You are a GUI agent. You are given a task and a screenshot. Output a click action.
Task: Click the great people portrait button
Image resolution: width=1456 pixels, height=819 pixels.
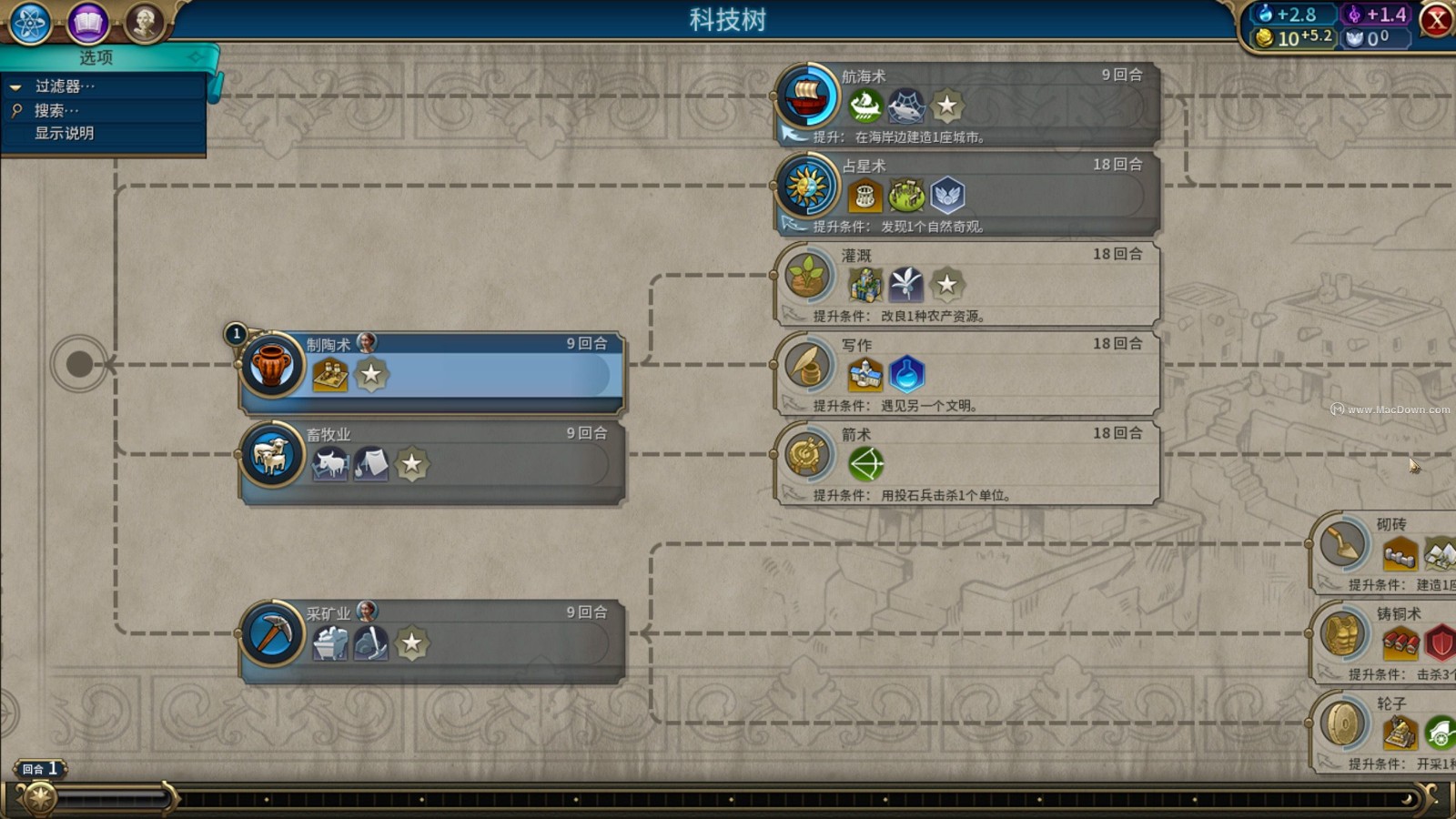coord(145,23)
